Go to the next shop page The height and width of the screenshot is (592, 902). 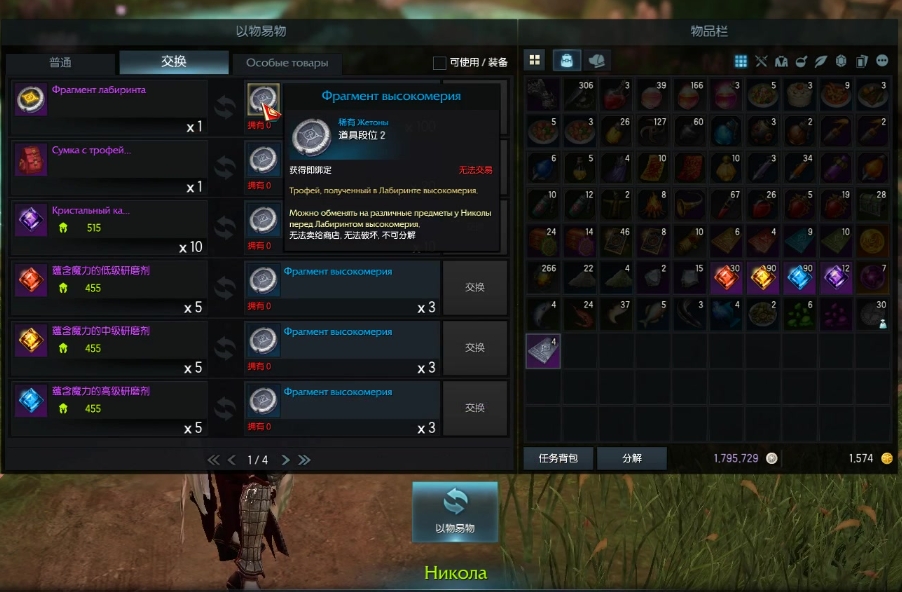(285, 460)
